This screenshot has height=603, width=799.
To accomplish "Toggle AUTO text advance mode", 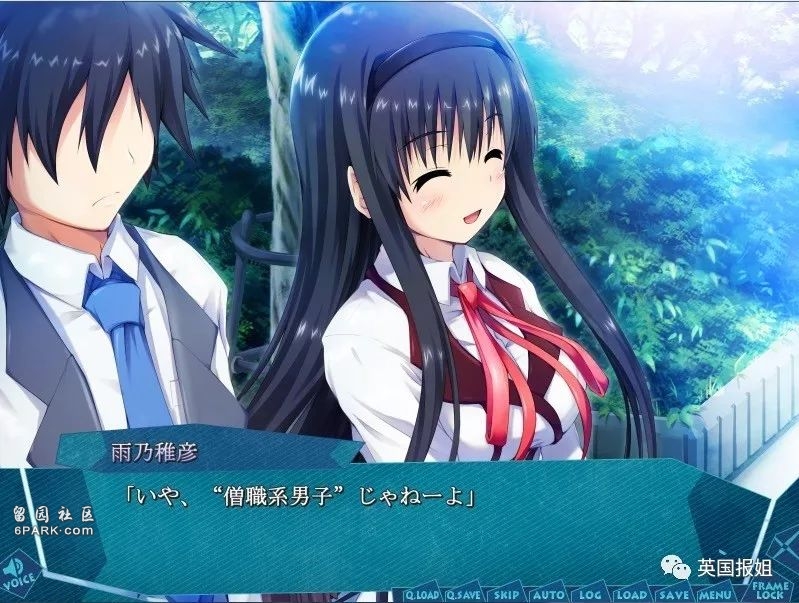I will pyautogui.click(x=549, y=592).
